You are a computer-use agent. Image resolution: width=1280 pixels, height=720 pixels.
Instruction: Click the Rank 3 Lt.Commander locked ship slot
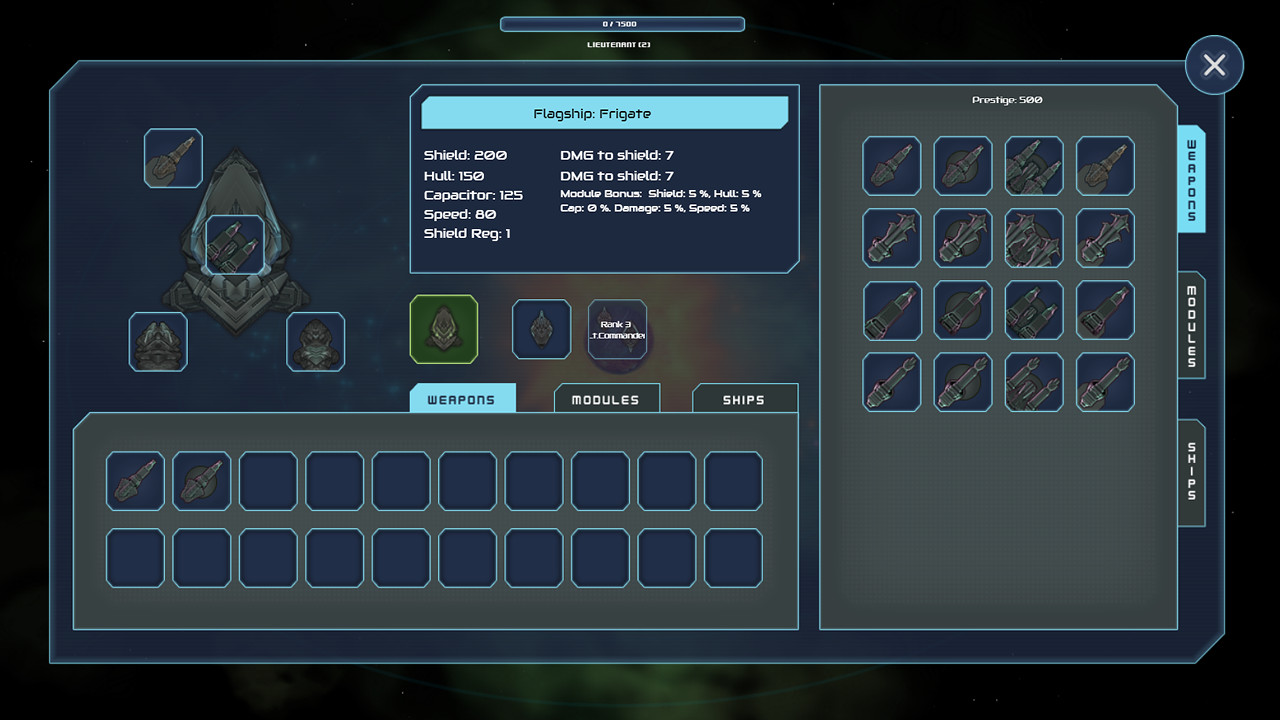click(617, 330)
